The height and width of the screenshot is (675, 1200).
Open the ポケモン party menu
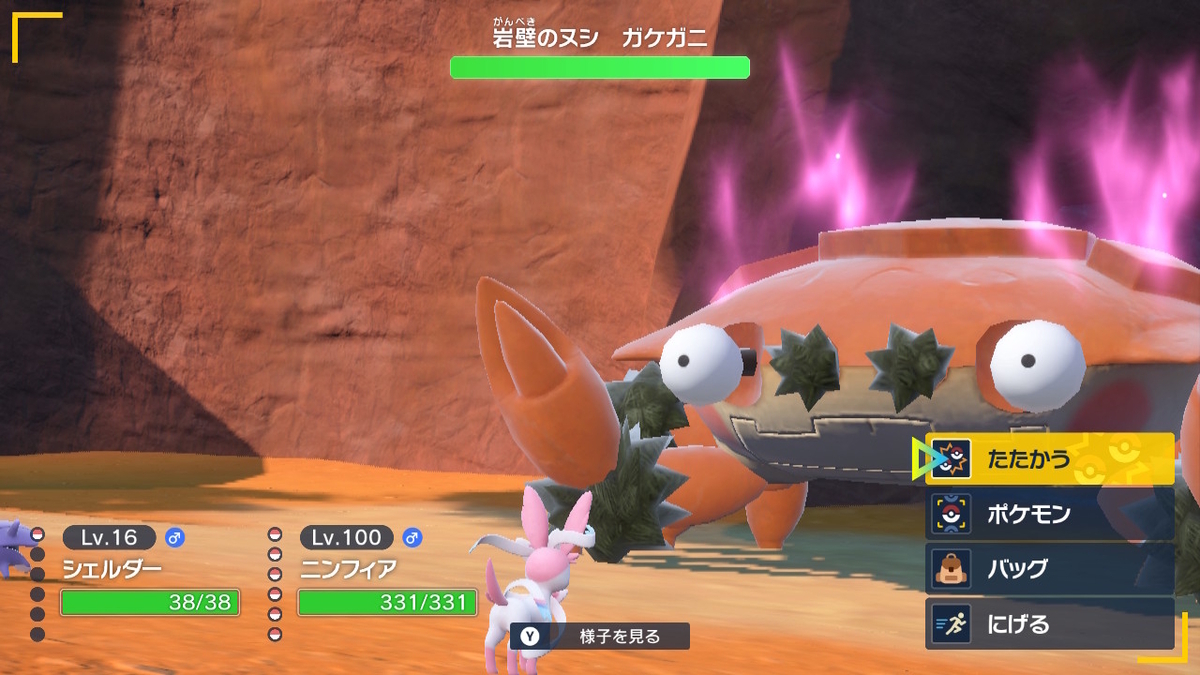[1049, 514]
